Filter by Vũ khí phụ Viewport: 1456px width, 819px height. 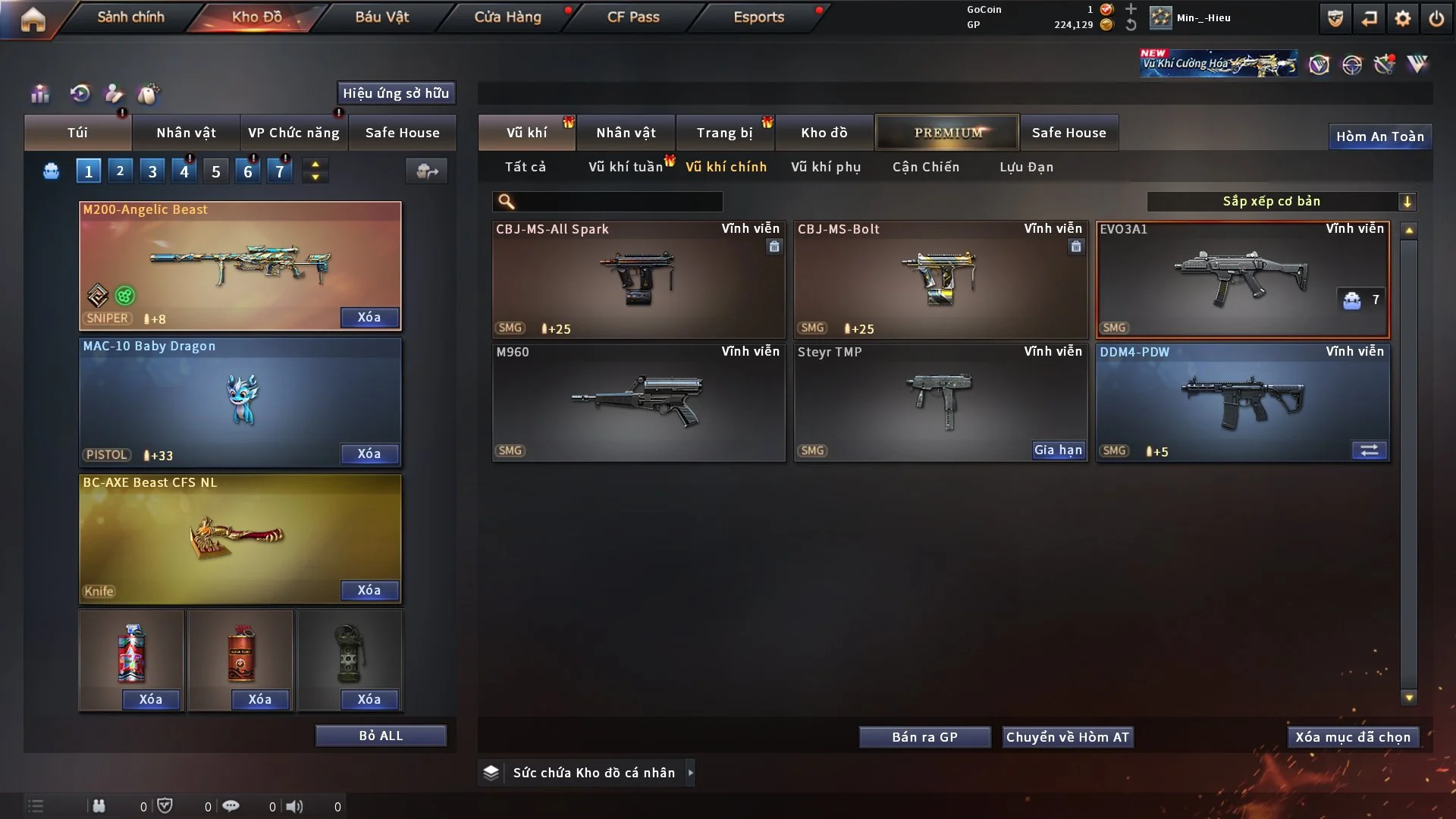click(826, 167)
